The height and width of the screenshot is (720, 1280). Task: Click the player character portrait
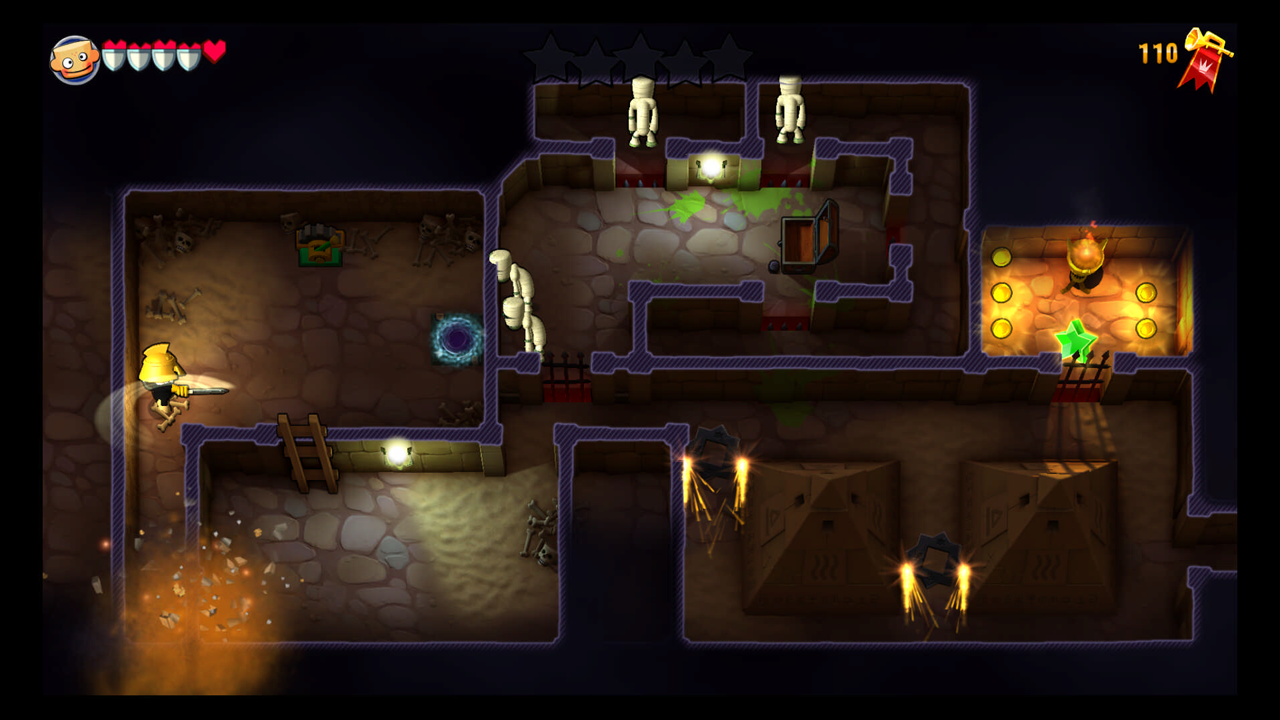click(74, 60)
